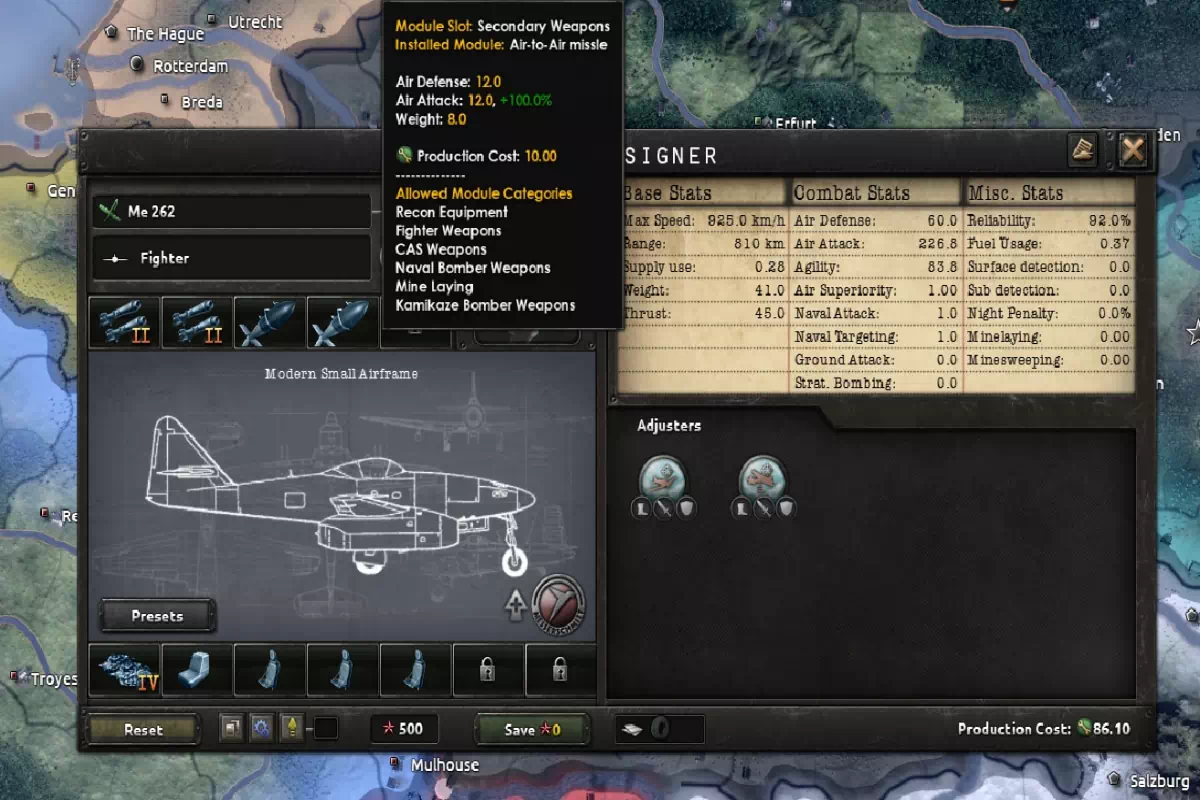Save the aircraft design
Viewport: 1200px width, 800px height.
532,729
